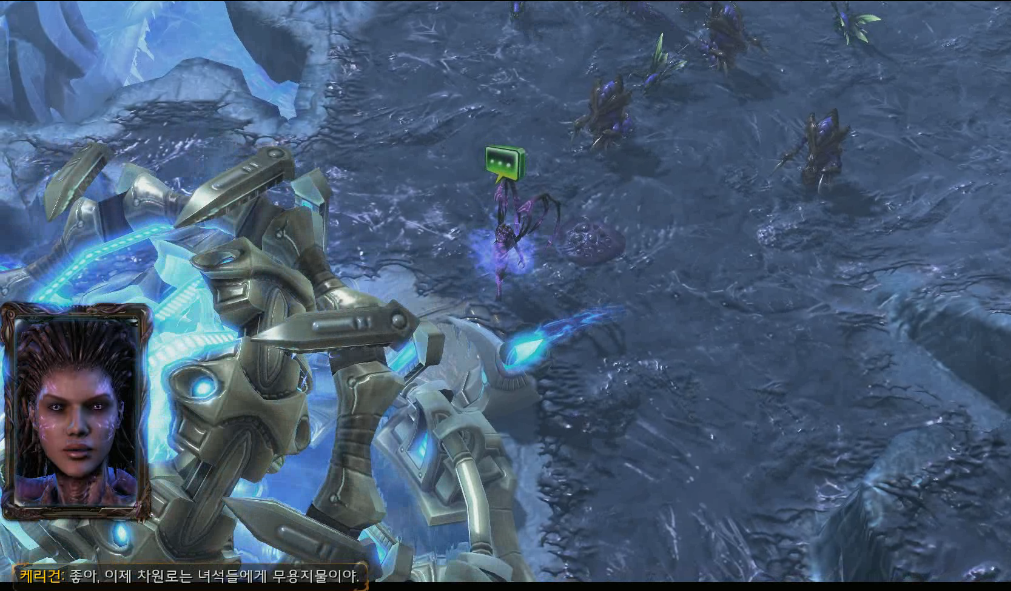The width and height of the screenshot is (1011, 591).
Task: Select the green speech bubble marker
Action: click(505, 161)
